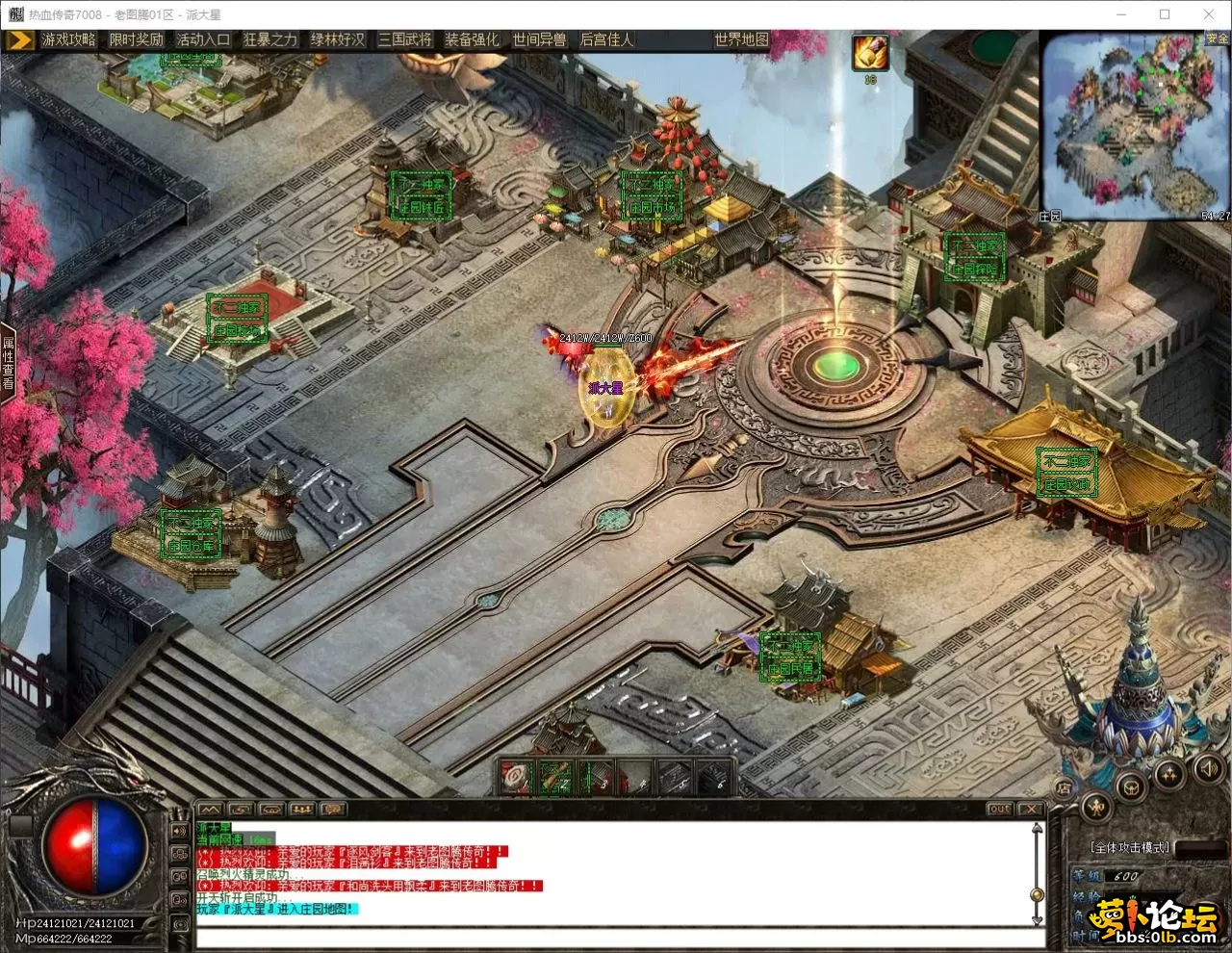Click the chat text input field

click(616, 936)
